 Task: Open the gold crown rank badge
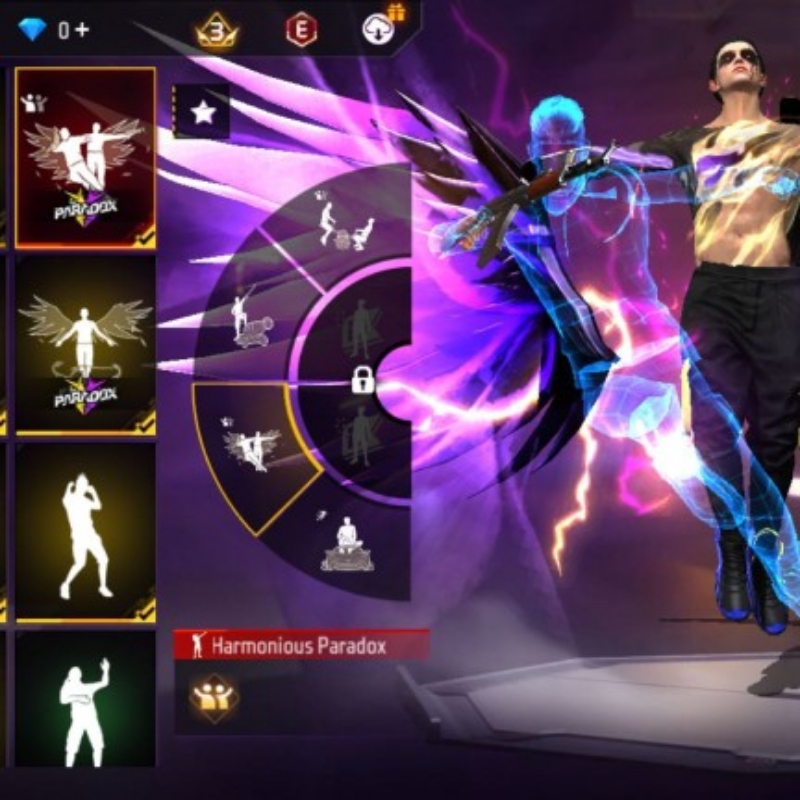(215, 30)
